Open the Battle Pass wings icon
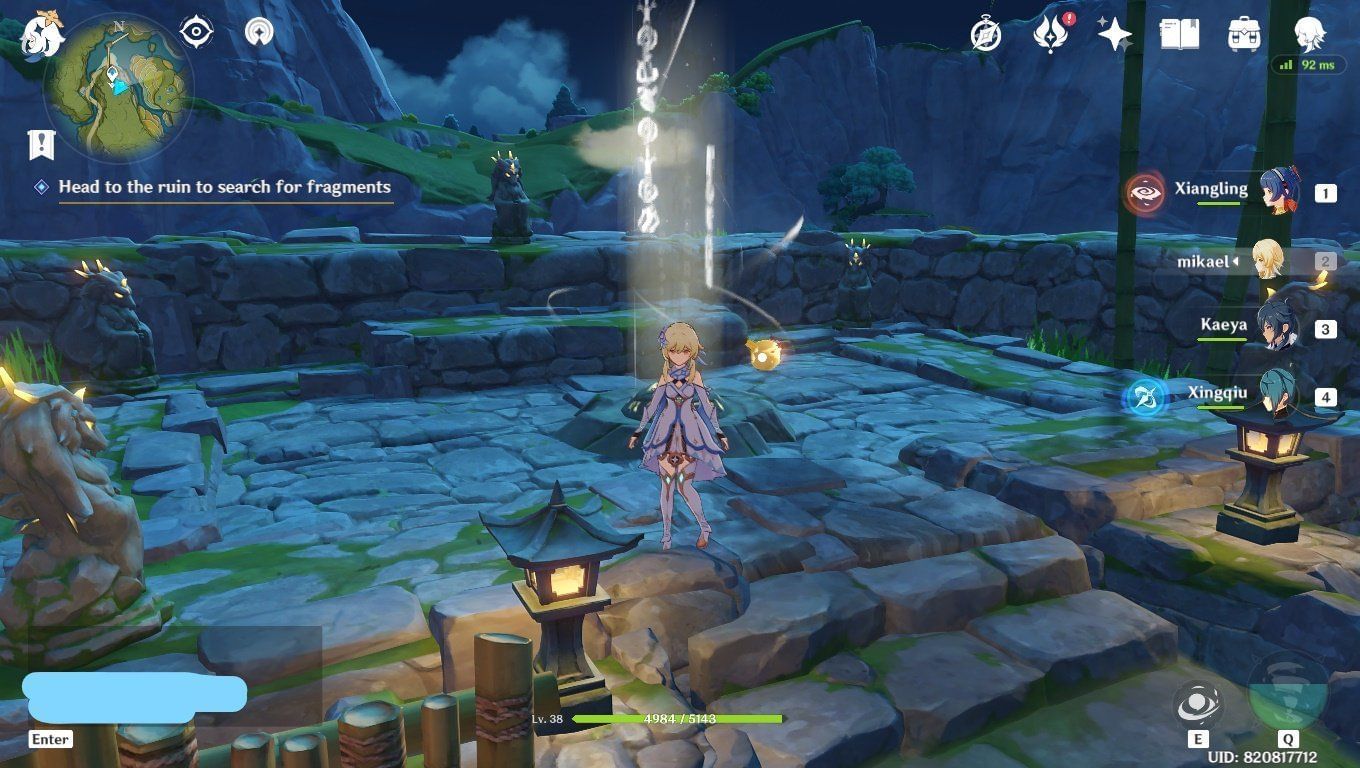Image resolution: width=1360 pixels, height=768 pixels. click(1048, 33)
